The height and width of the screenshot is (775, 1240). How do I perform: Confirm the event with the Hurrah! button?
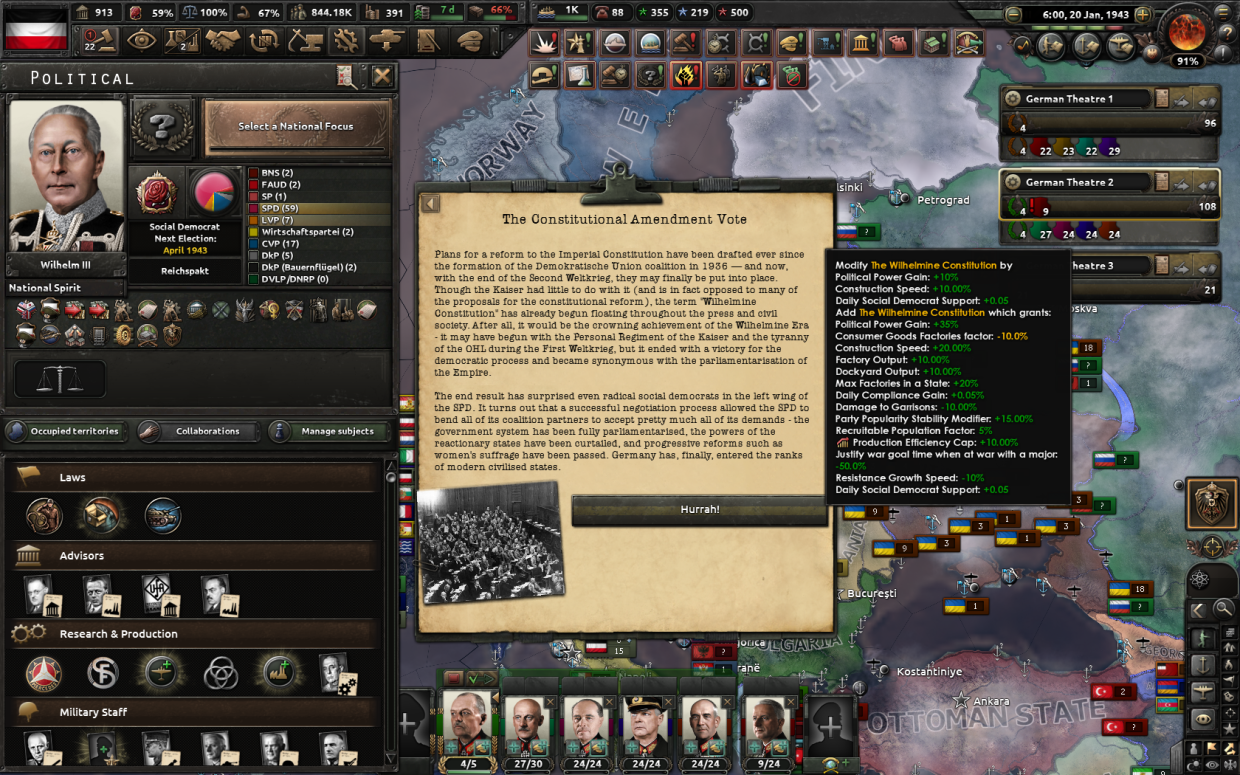(x=699, y=510)
